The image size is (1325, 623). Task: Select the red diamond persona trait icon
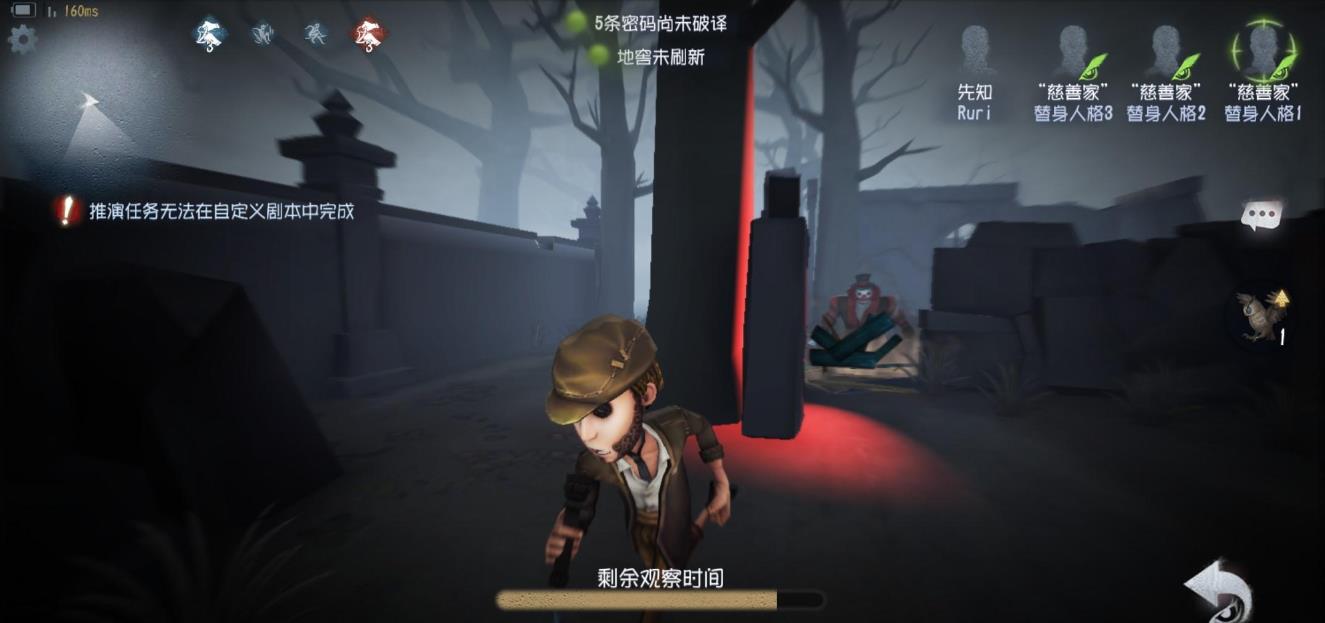[x=369, y=35]
